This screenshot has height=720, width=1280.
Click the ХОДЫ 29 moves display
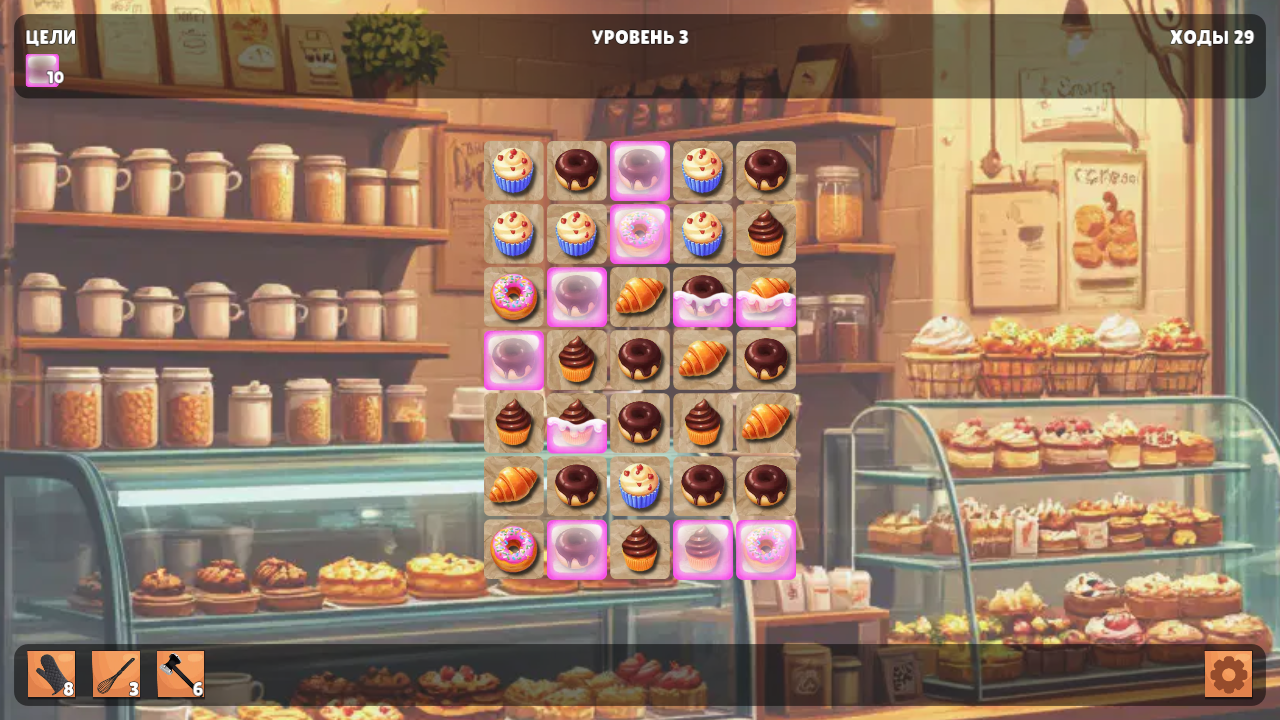tap(1213, 39)
